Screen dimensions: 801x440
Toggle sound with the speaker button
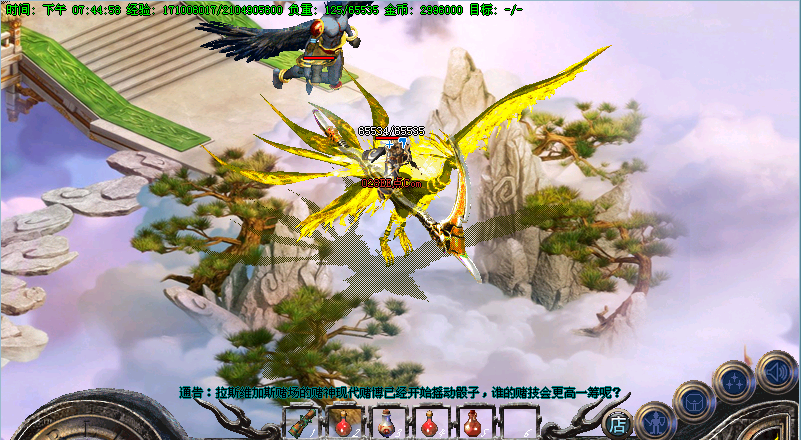[x=775, y=372]
